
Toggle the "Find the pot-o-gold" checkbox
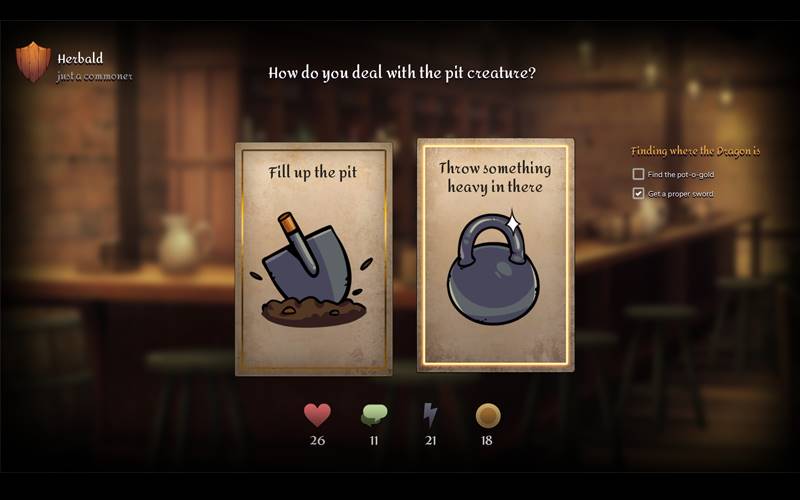(638, 174)
